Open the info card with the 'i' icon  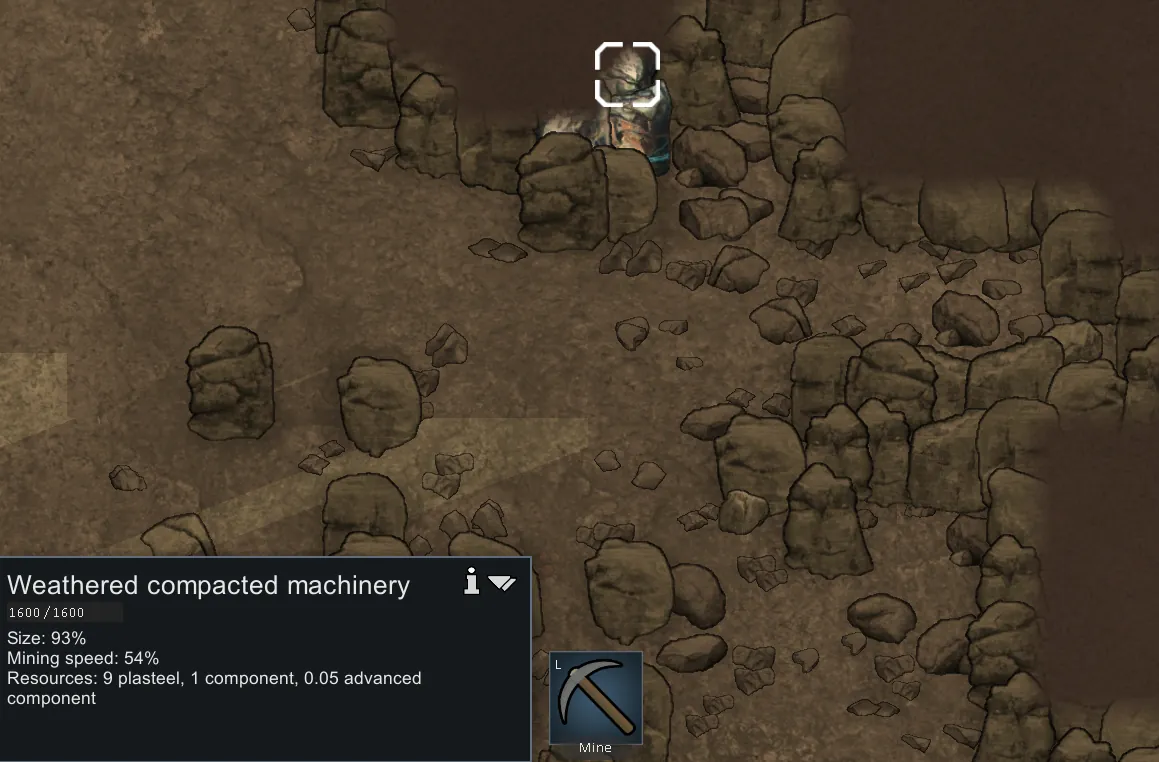pos(473,581)
